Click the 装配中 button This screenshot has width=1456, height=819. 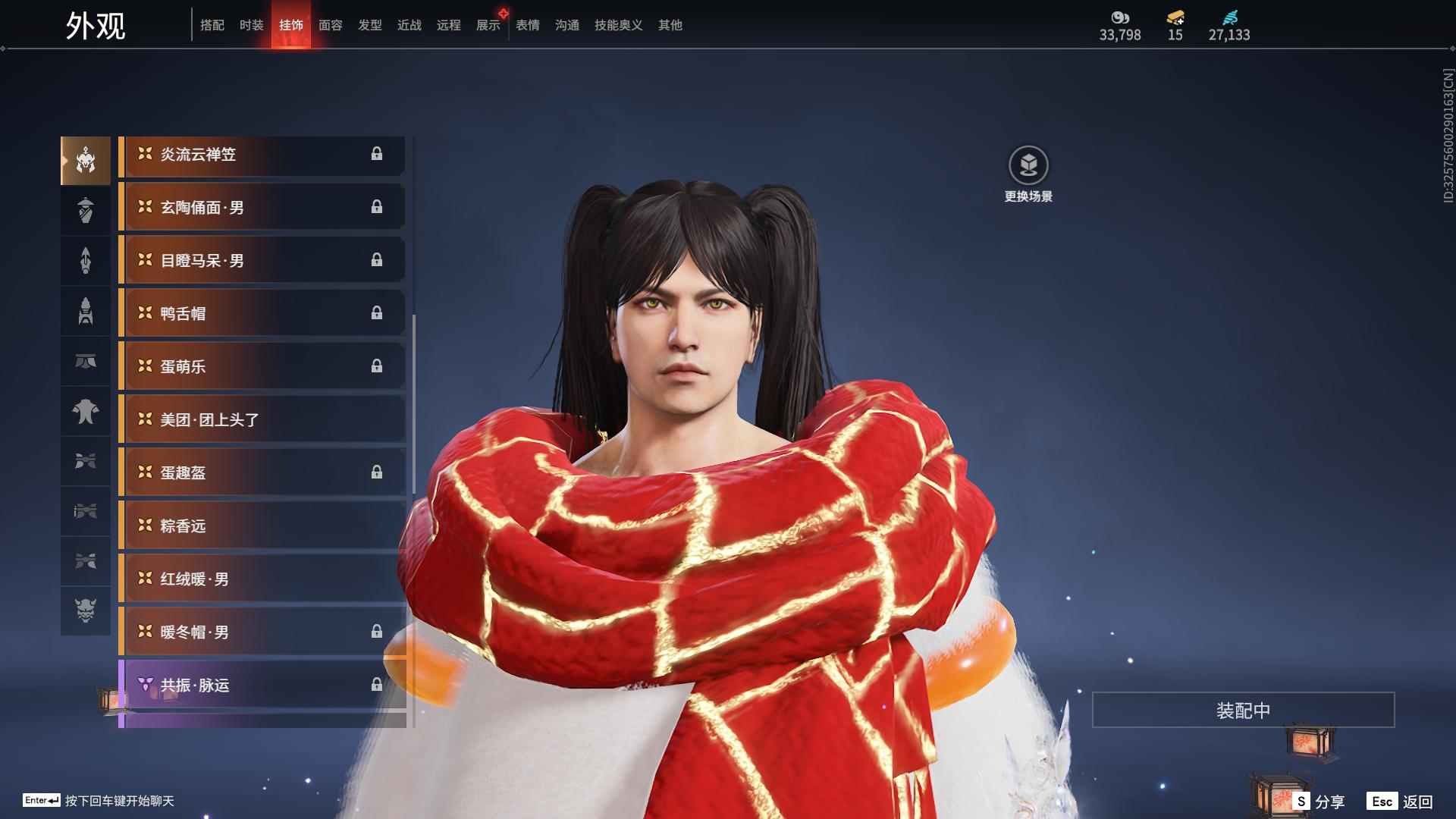point(1243,710)
